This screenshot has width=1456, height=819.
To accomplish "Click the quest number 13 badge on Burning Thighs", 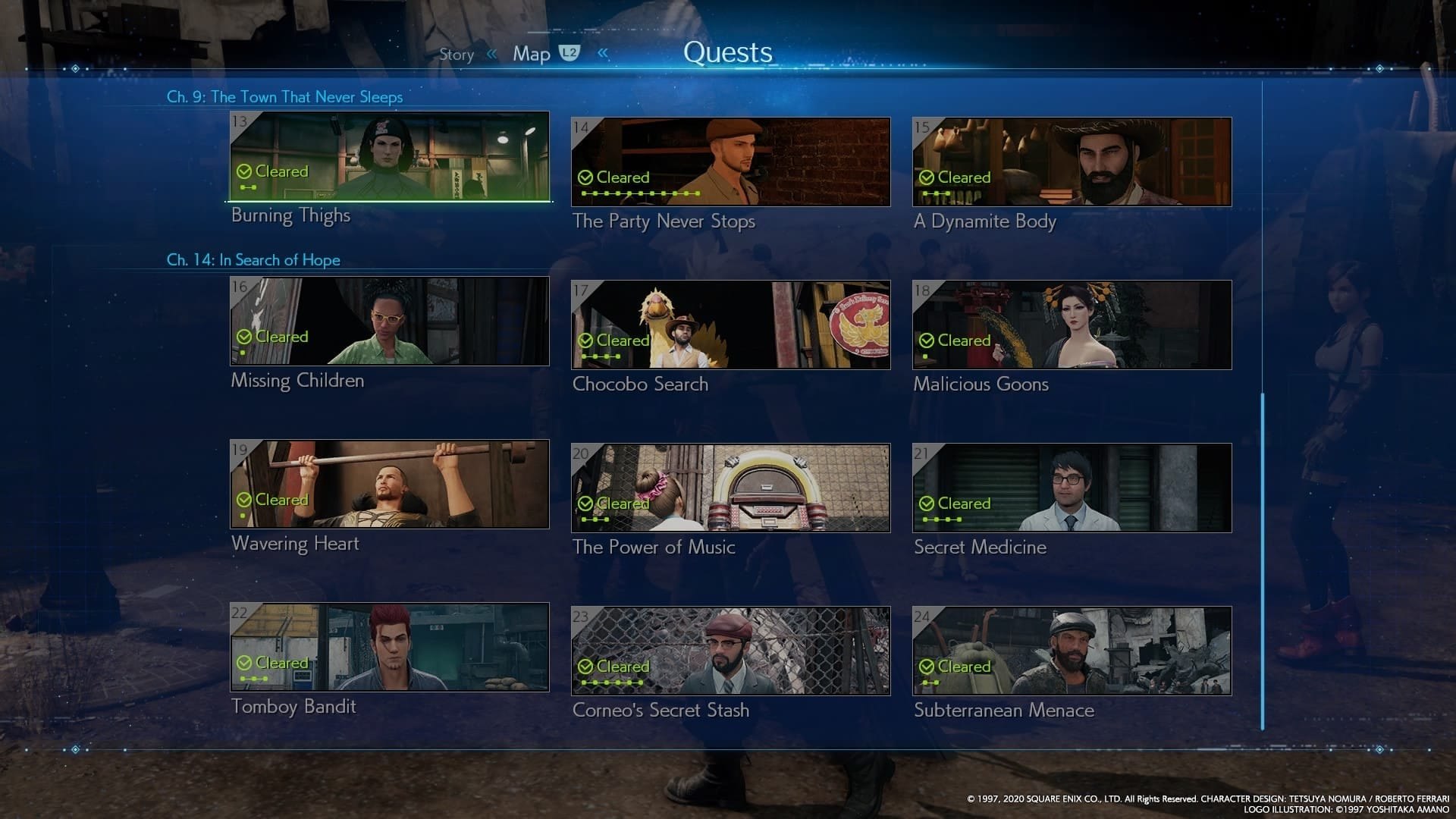I will [240, 122].
